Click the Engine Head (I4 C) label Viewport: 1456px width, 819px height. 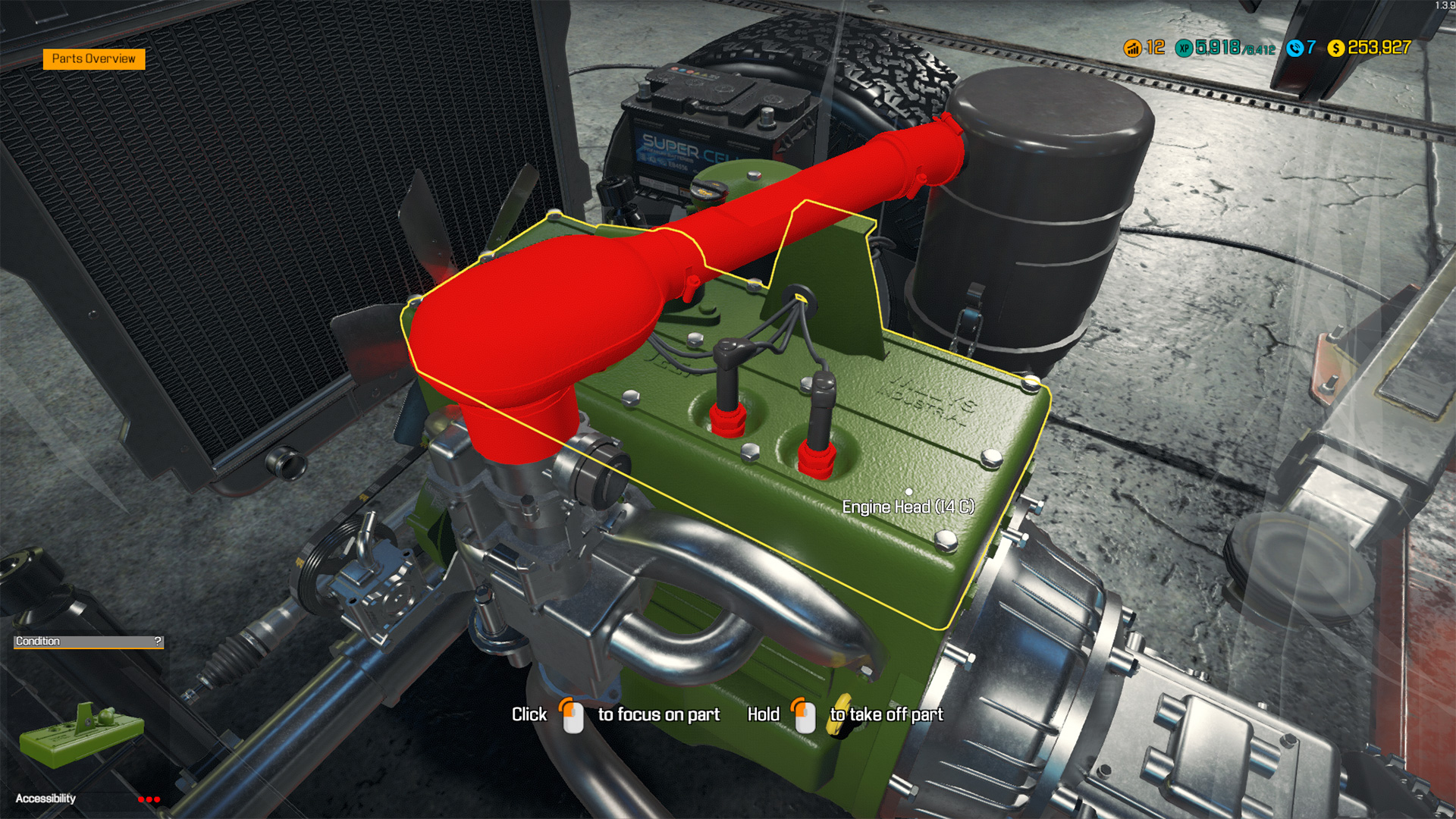click(x=908, y=506)
